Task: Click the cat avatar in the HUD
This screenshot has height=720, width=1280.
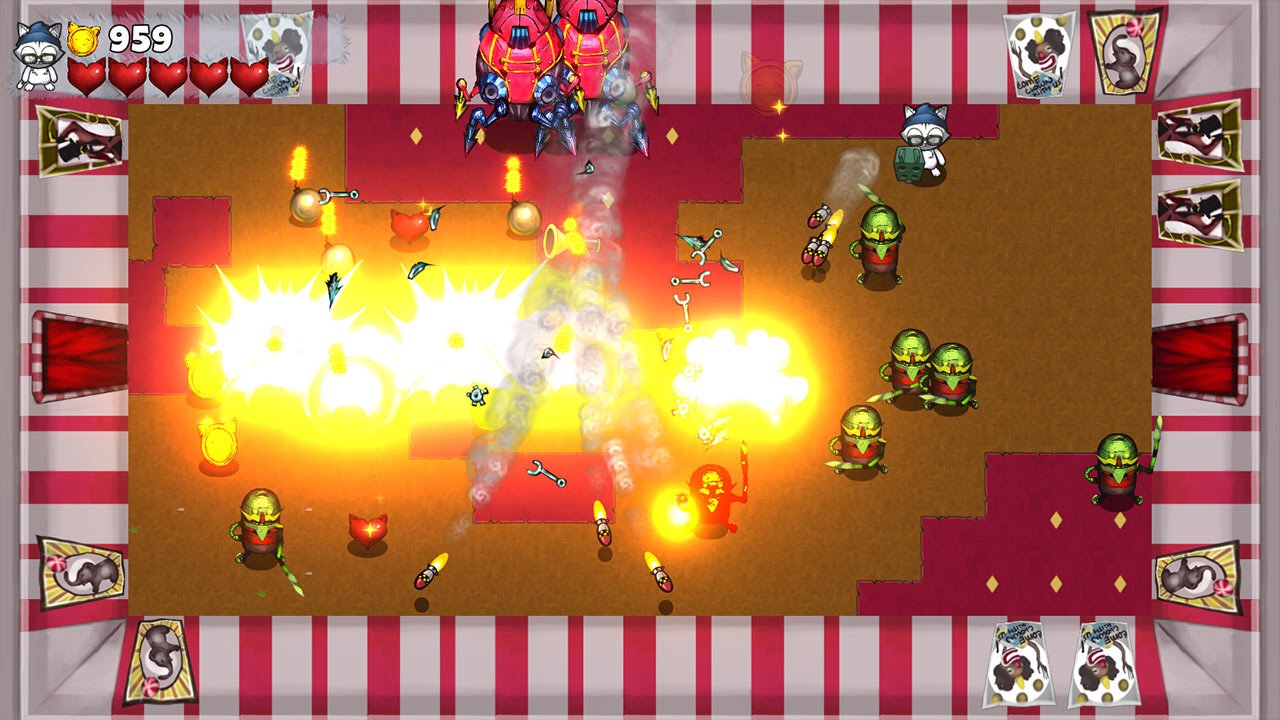Action: click(x=38, y=55)
